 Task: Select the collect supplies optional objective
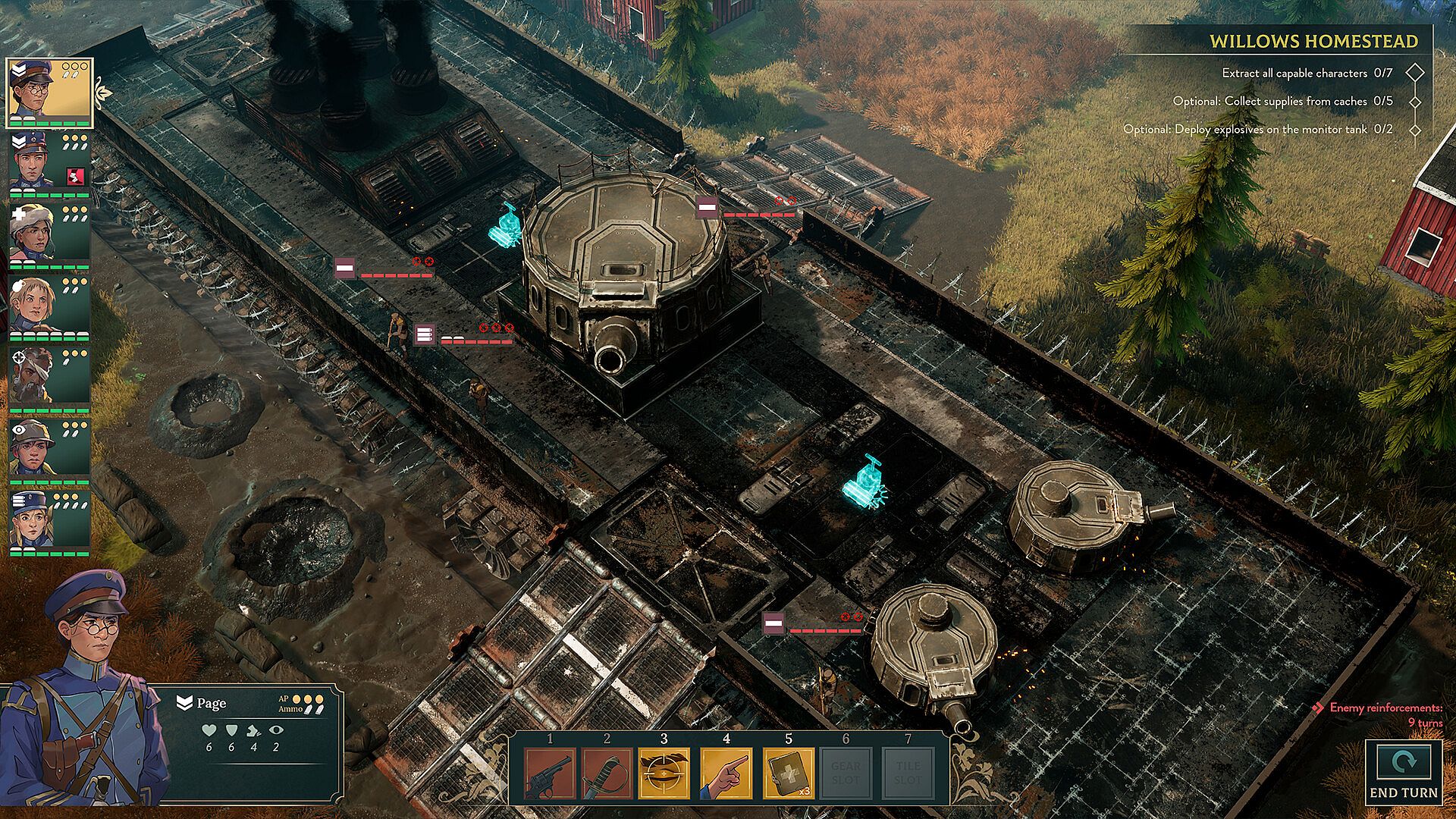click(x=1282, y=101)
